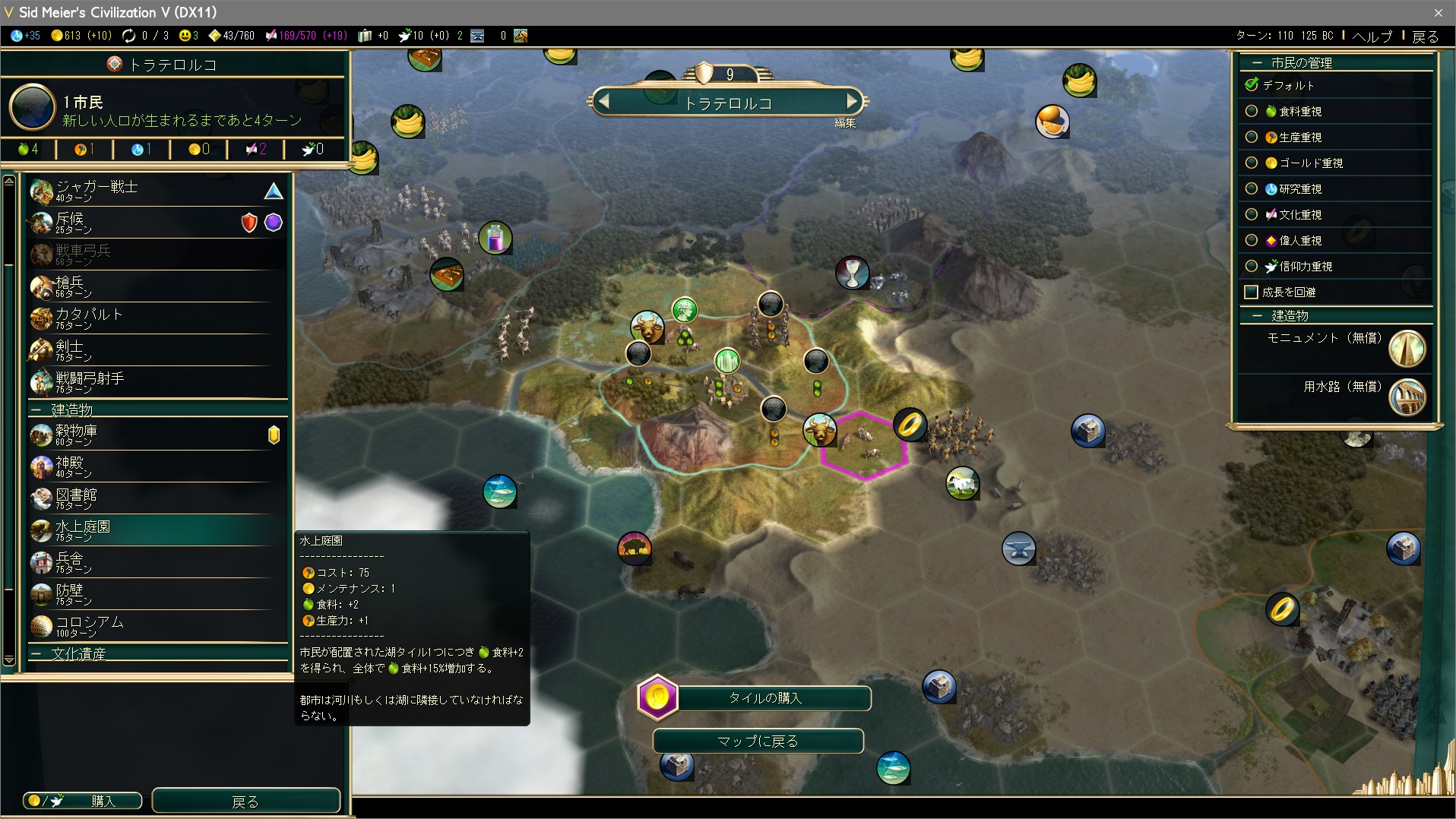This screenshot has height=819, width=1456.
Task: Open the ヘルプ help menu
Action: click(x=1372, y=36)
